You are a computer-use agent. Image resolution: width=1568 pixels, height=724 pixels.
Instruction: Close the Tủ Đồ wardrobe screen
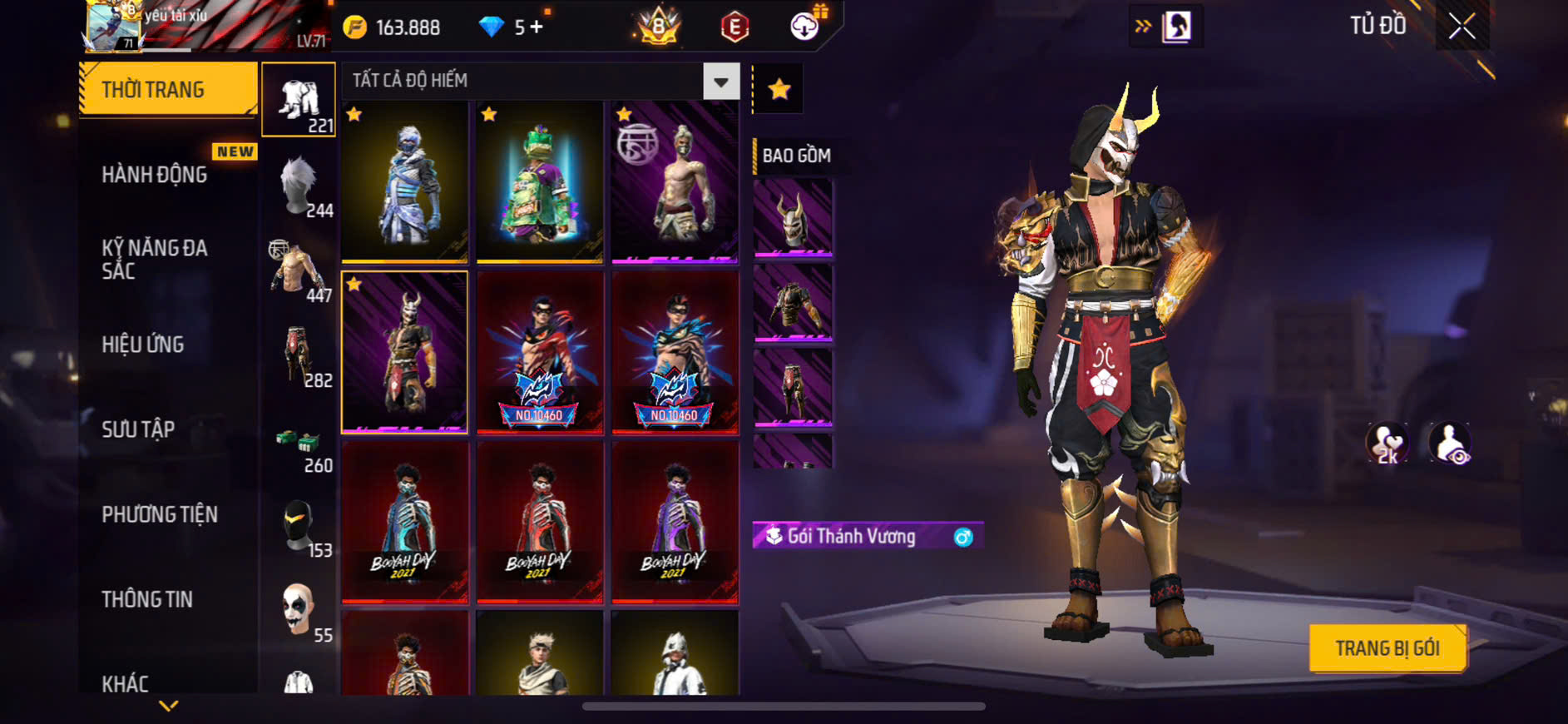coord(1462,27)
